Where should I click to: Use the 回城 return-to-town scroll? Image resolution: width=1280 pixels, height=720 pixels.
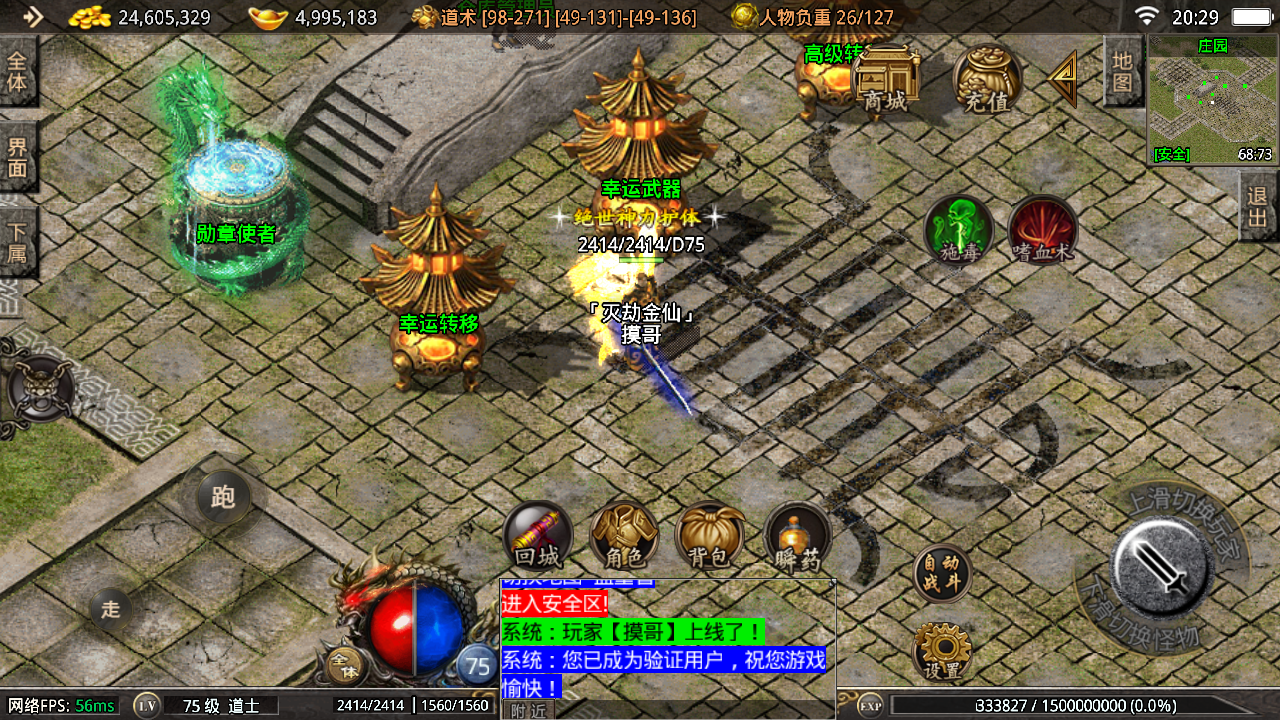[x=537, y=535]
